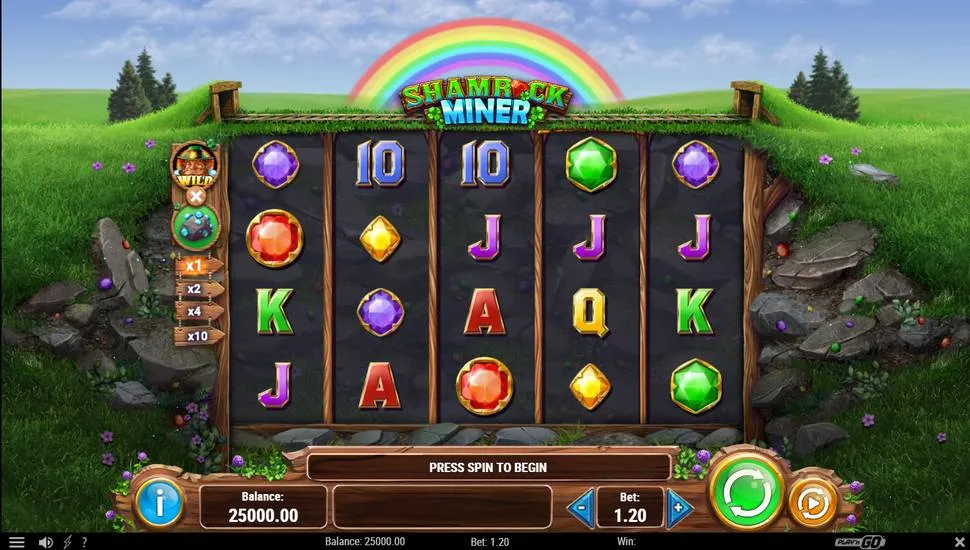This screenshot has height=550, width=970.
Task: Increase the bet with the plus arrow
Action: coord(679,508)
